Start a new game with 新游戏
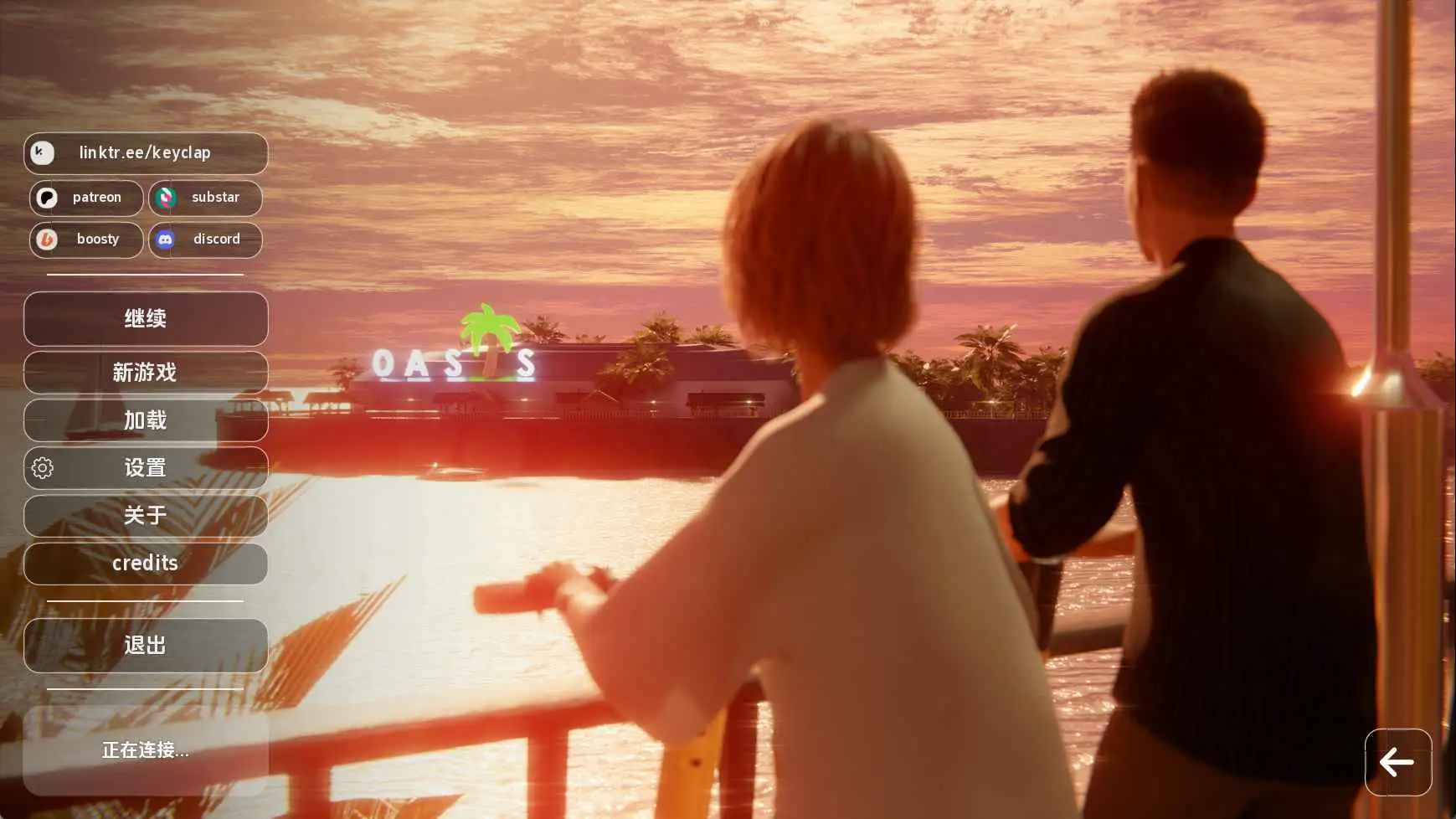 click(x=146, y=373)
